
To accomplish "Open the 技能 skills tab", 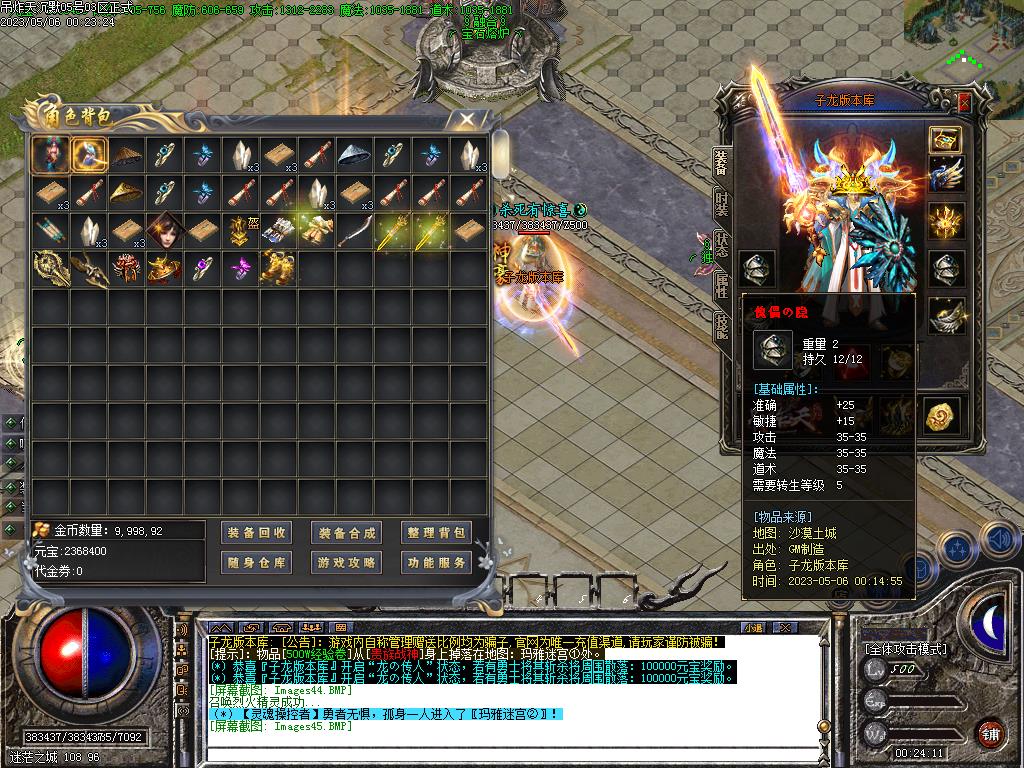I will click(x=722, y=327).
